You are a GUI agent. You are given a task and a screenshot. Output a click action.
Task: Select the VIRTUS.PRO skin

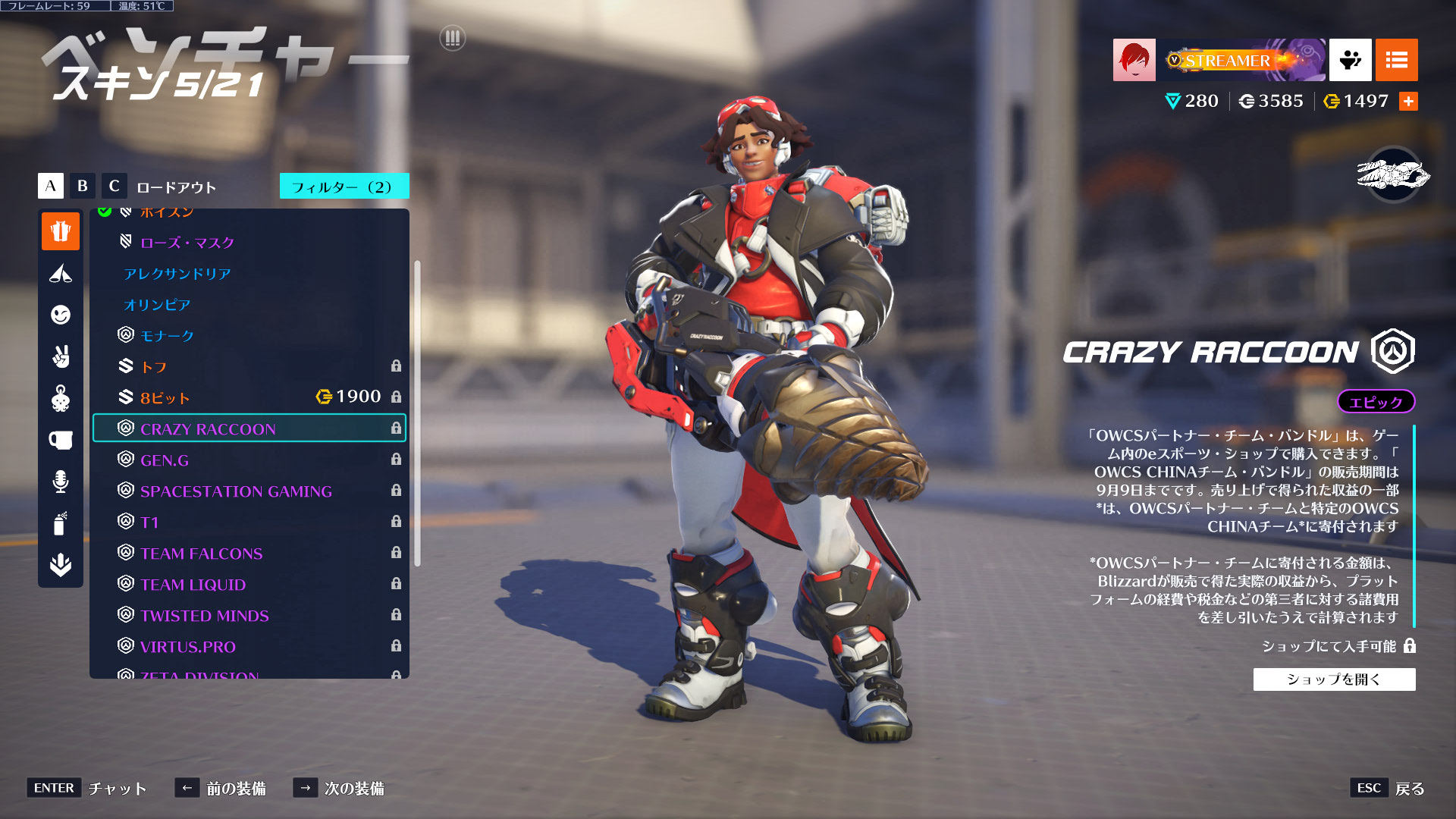point(187,647)
